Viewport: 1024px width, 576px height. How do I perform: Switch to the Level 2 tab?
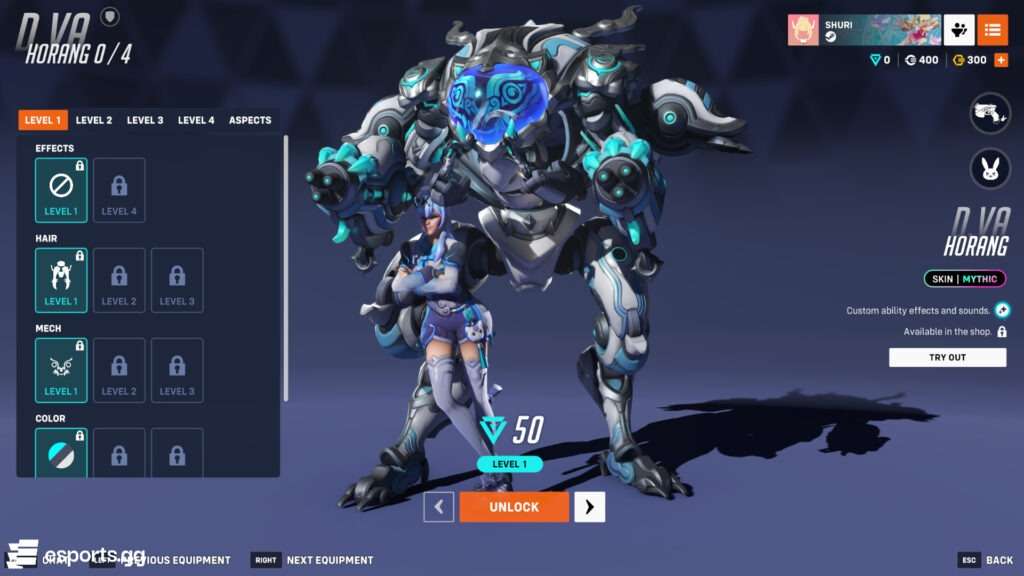click(x=94, y=120)
